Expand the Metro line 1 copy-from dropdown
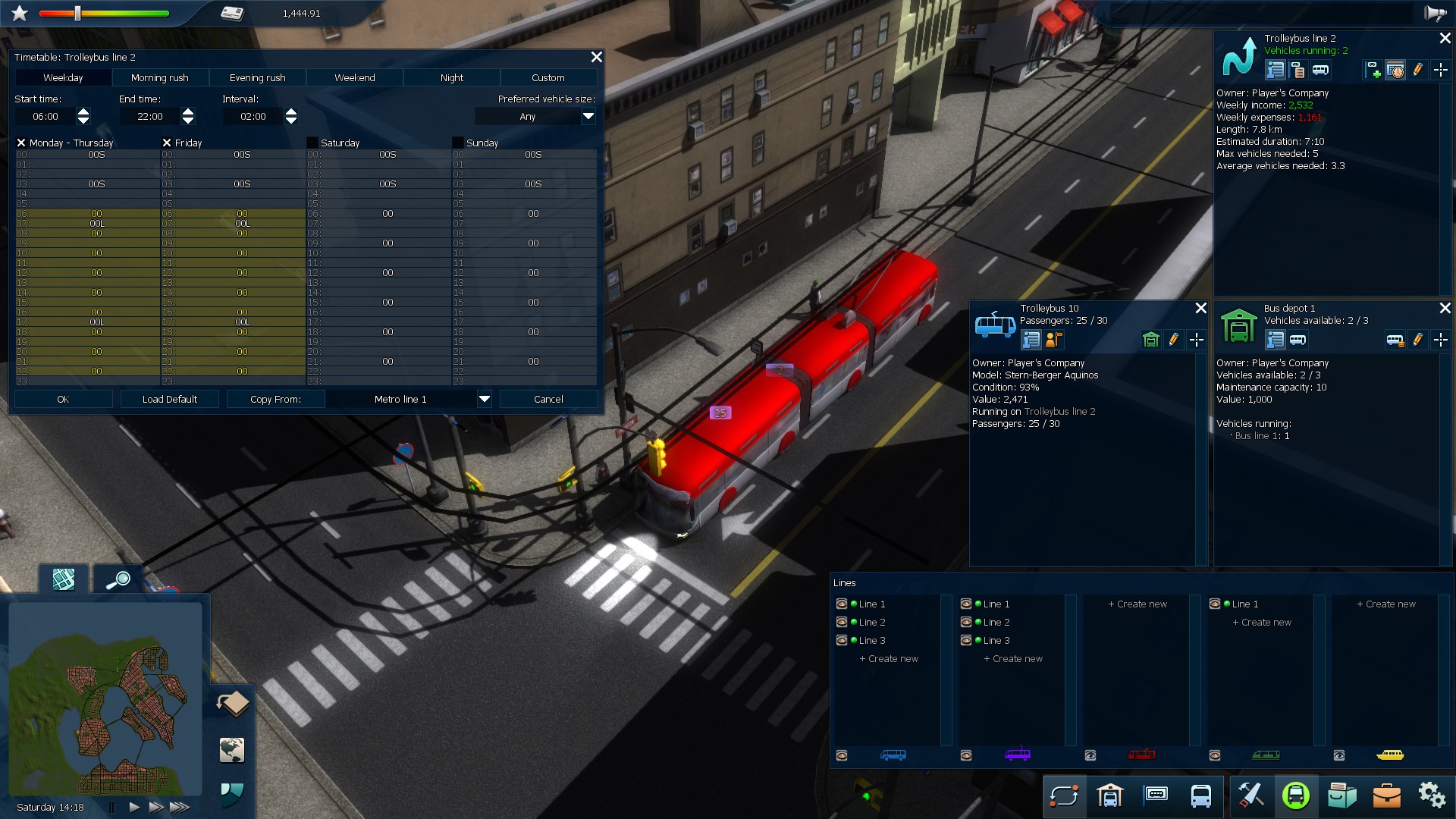Screen dimensions: 1456x819 tap(484, 399)
